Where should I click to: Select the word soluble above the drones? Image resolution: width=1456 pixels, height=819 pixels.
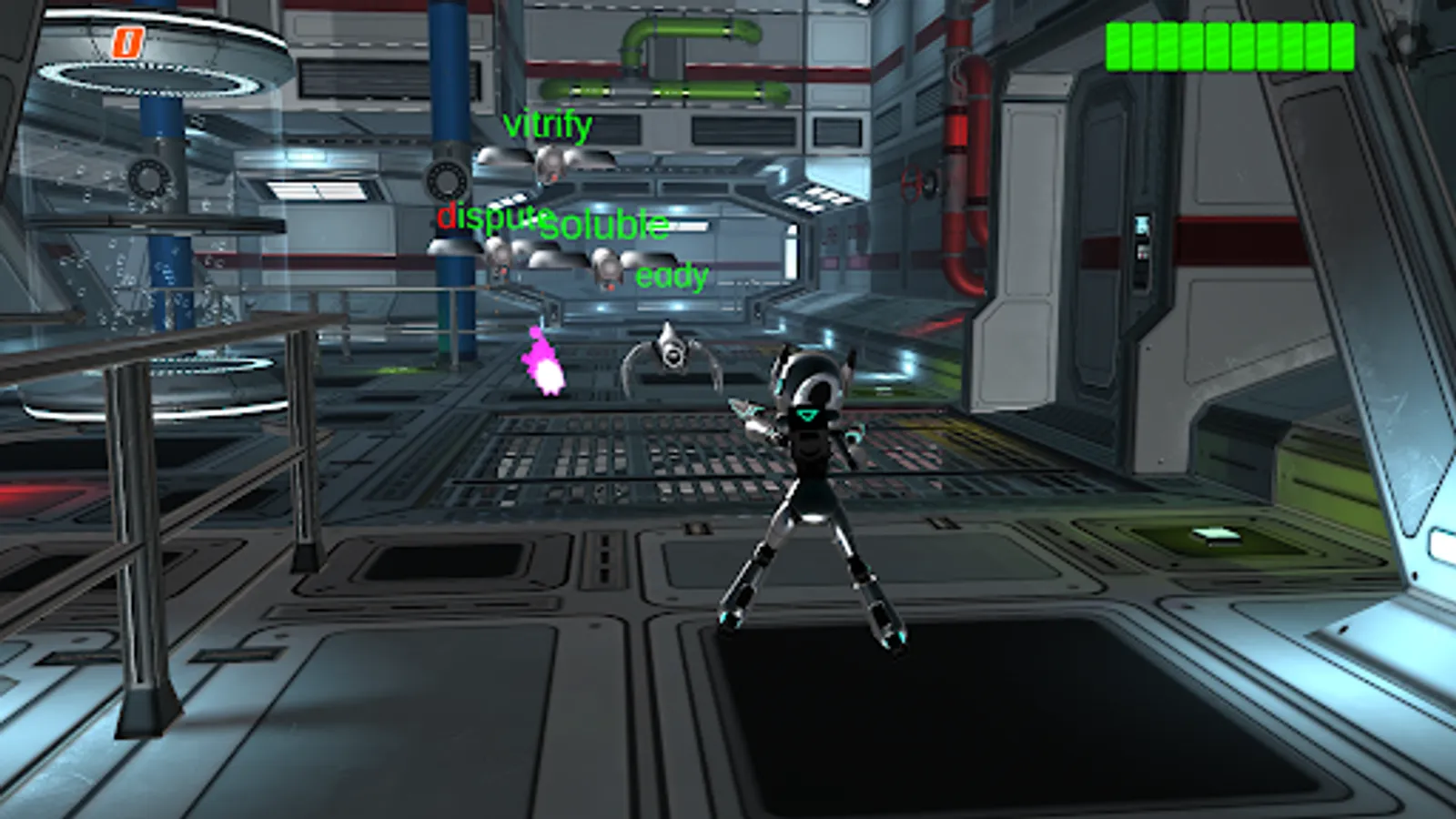pyautogui.click(x=603, y=225)
